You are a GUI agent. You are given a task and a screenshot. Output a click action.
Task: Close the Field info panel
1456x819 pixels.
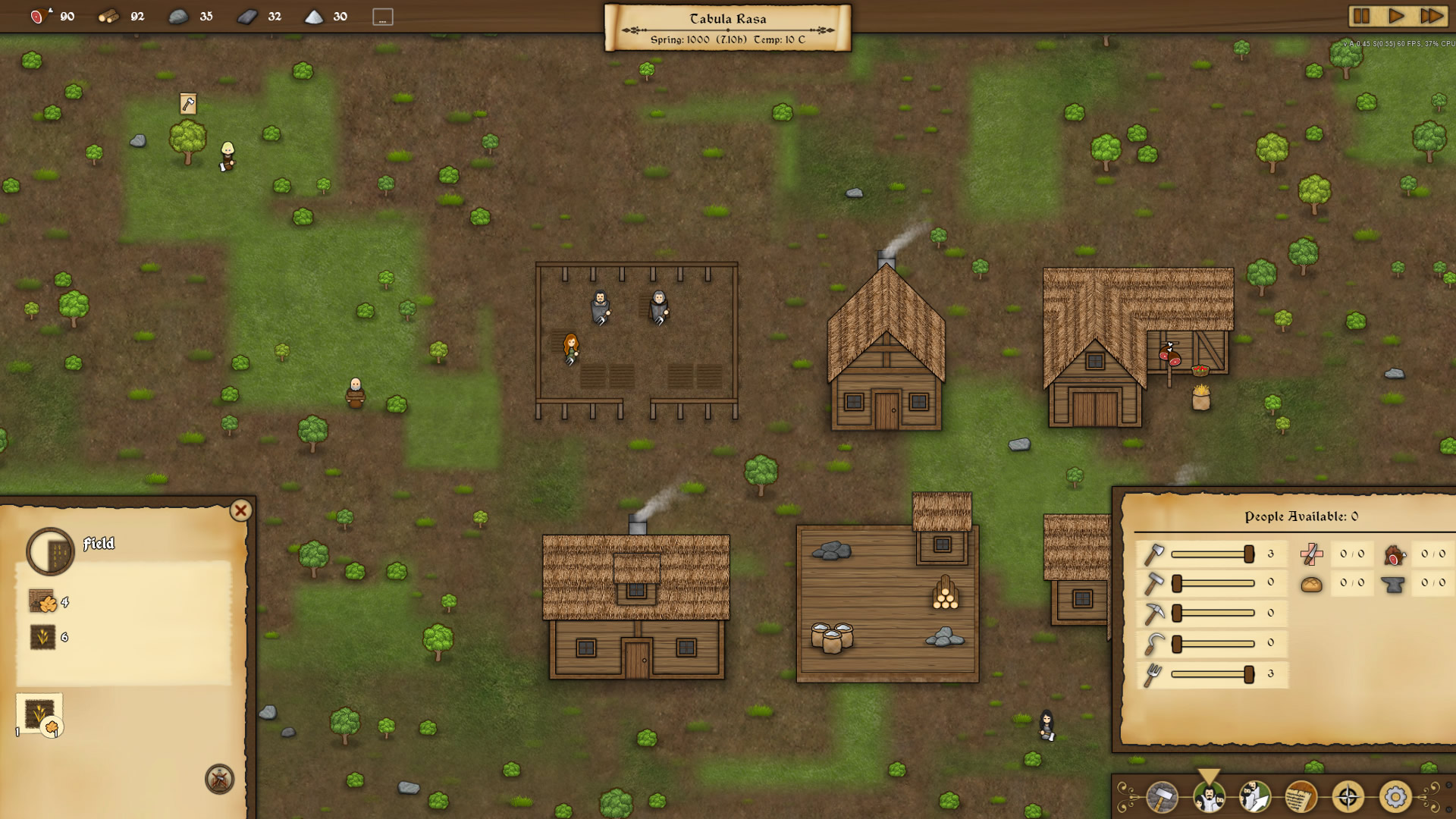point(240,510)
